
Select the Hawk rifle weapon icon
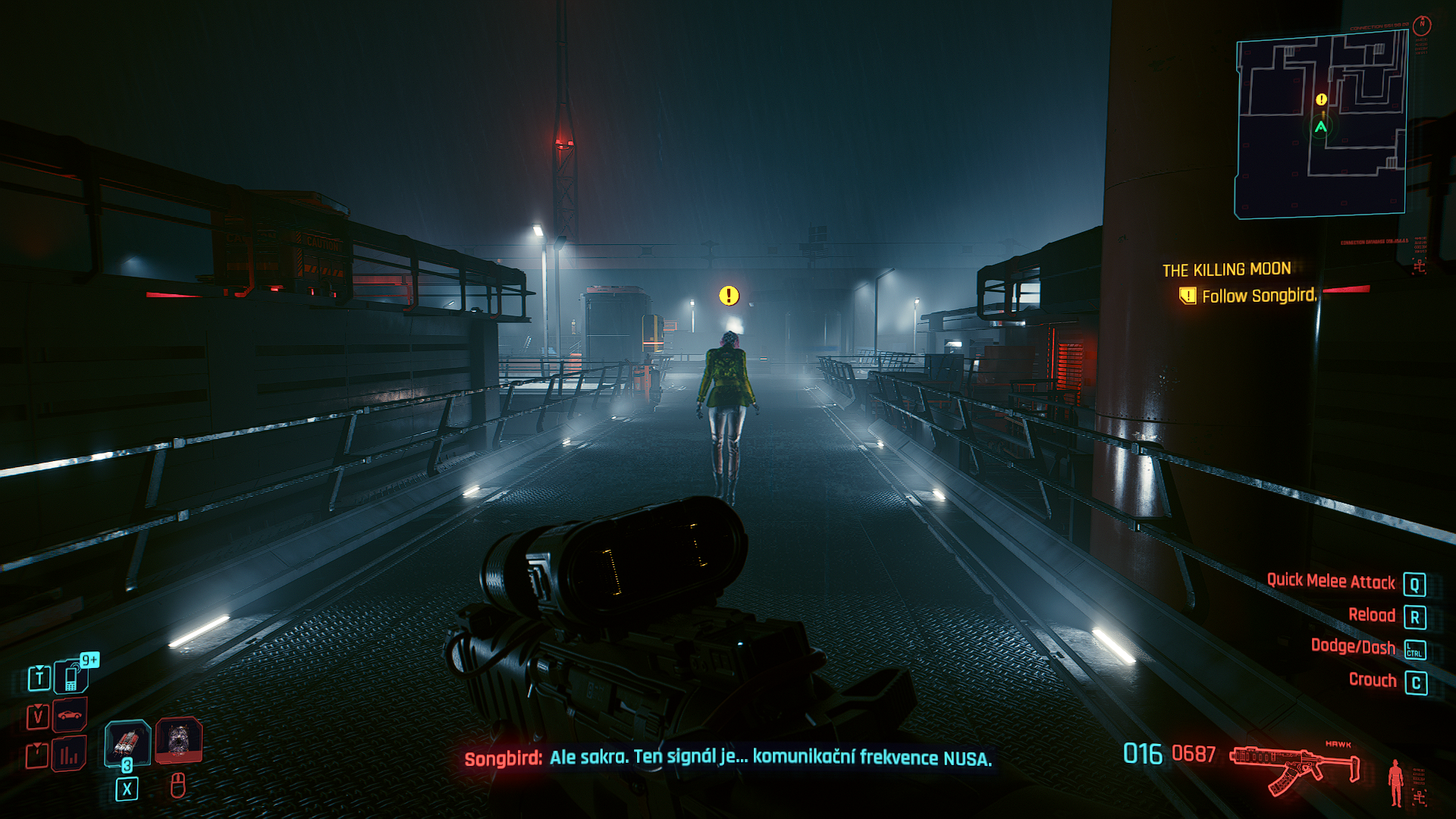pyautogui.click(x=1294, y=767)
